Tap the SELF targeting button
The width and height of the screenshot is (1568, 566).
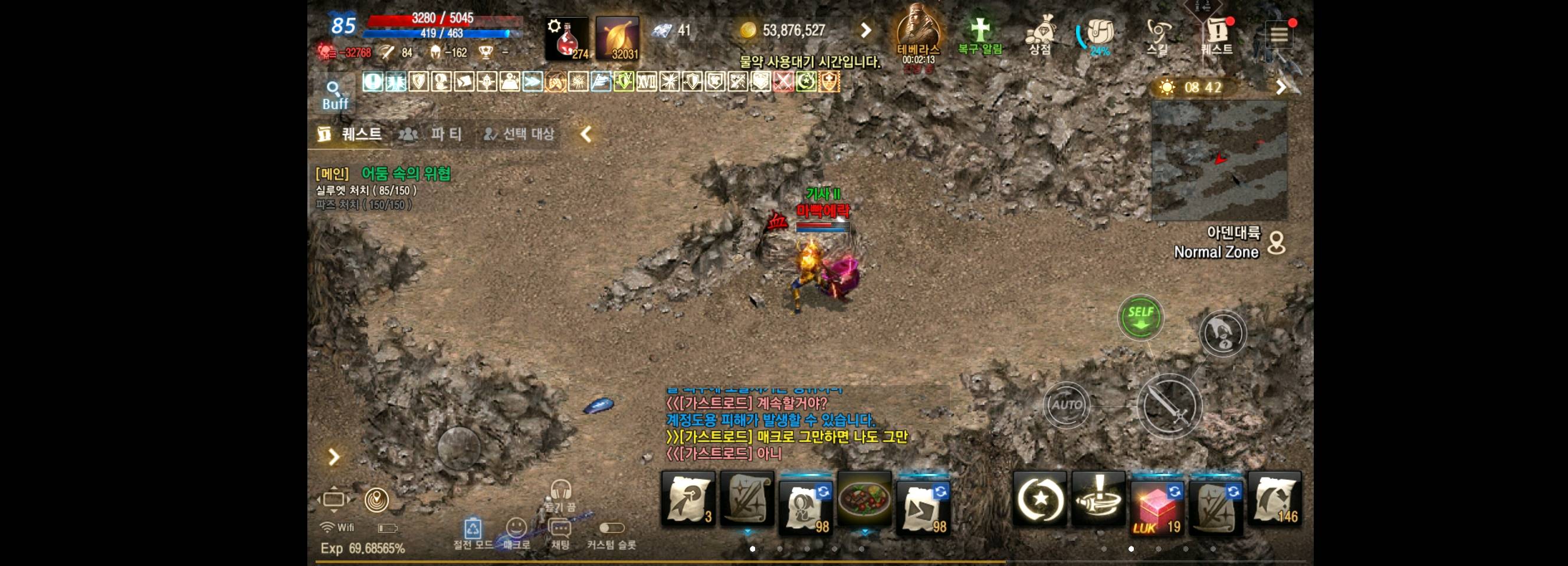point(1141,316)
